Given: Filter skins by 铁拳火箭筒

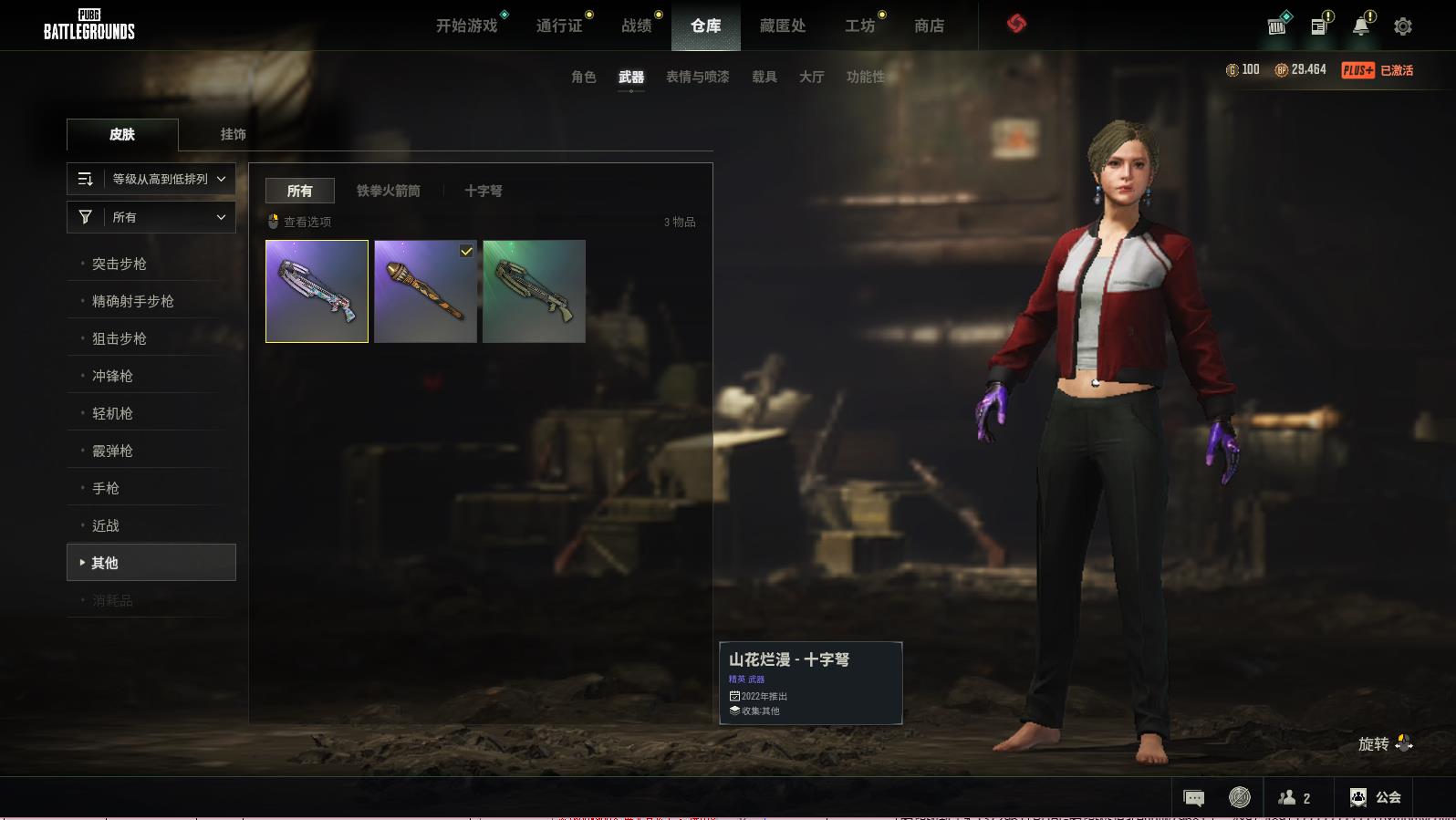Looking at the screenshot, I should [388, 191].
